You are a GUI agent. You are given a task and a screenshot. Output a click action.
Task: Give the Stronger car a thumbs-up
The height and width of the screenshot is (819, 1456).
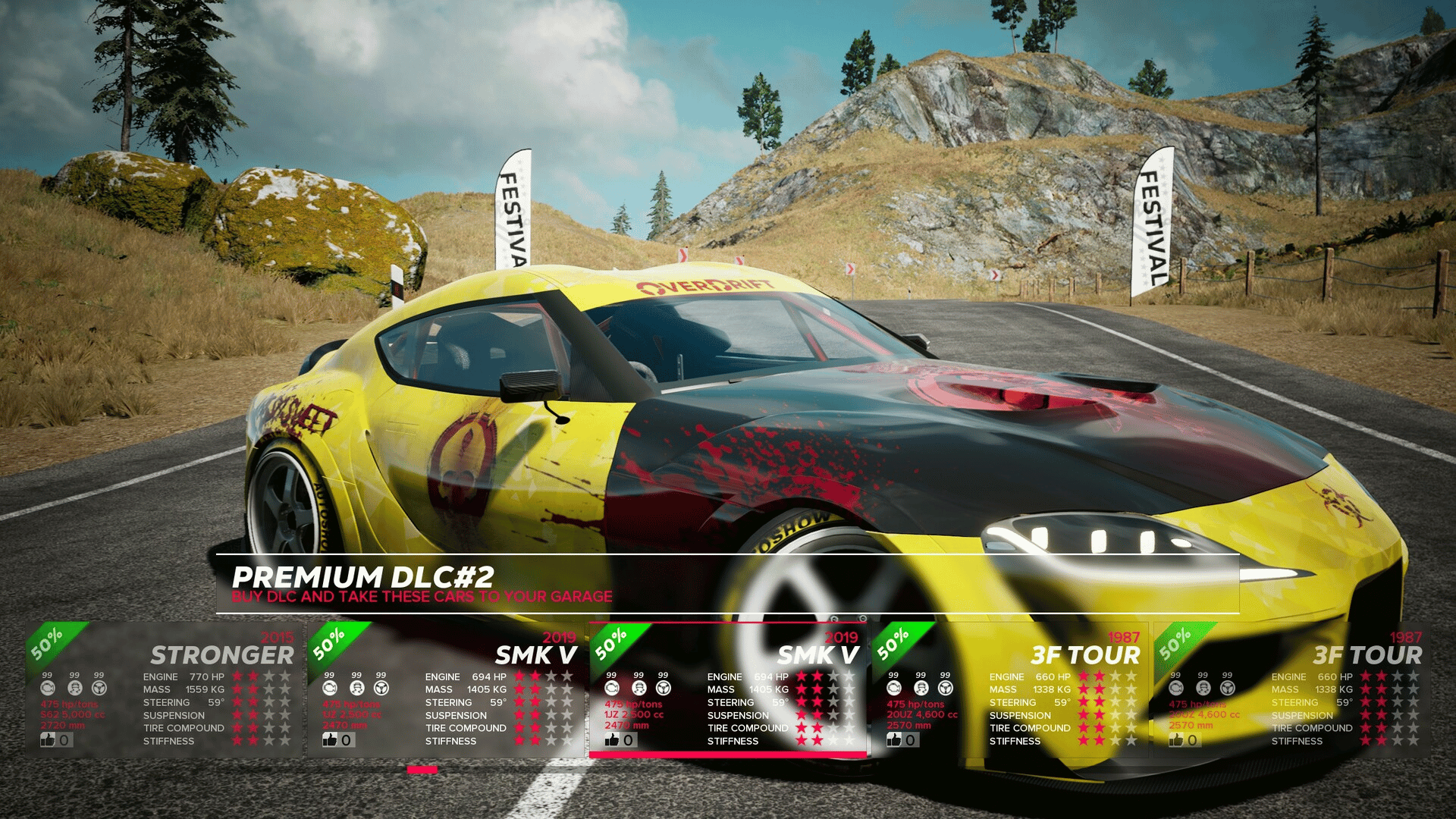click(49, 739)
